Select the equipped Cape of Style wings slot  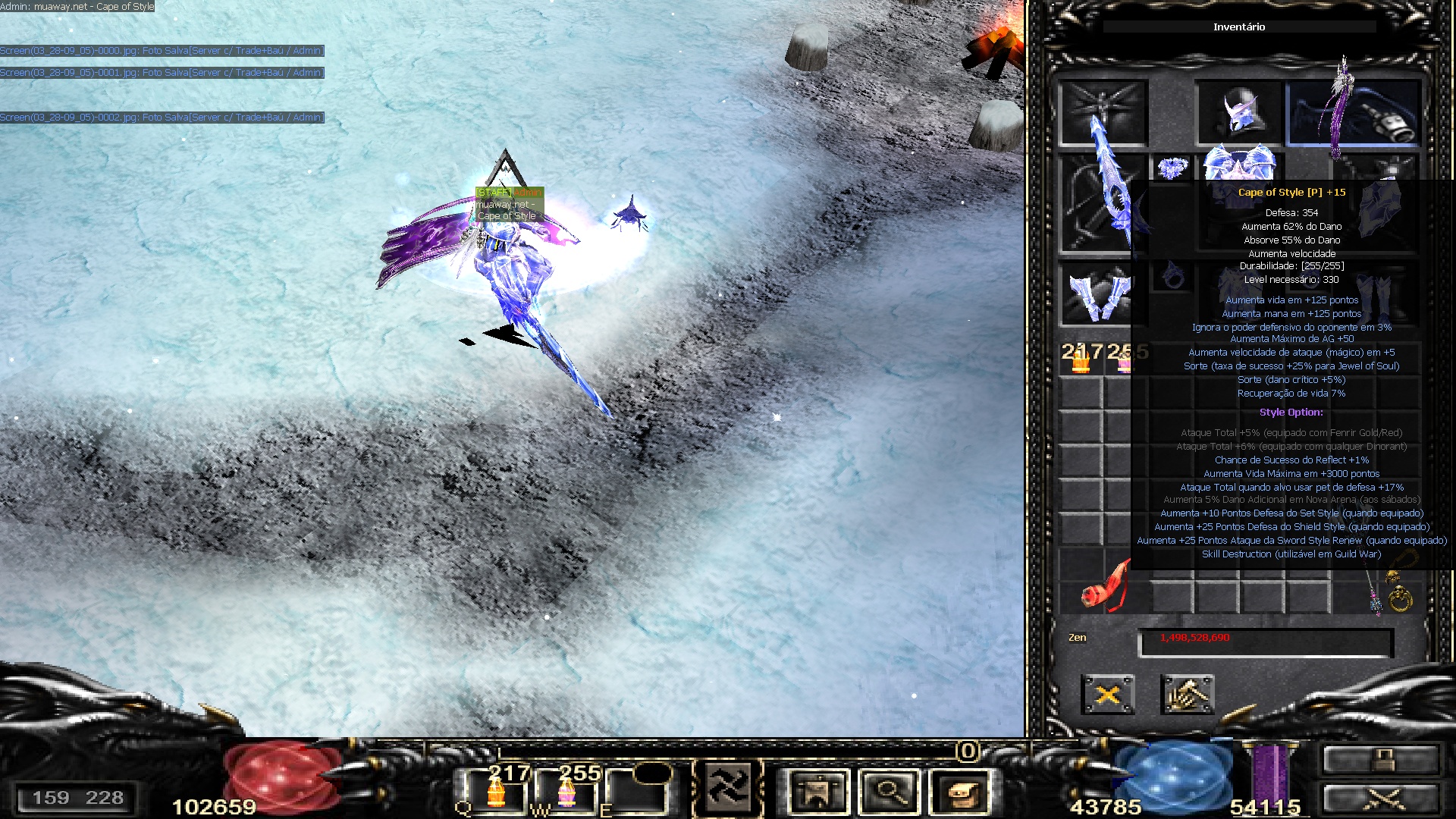[x=1354, y=112]
